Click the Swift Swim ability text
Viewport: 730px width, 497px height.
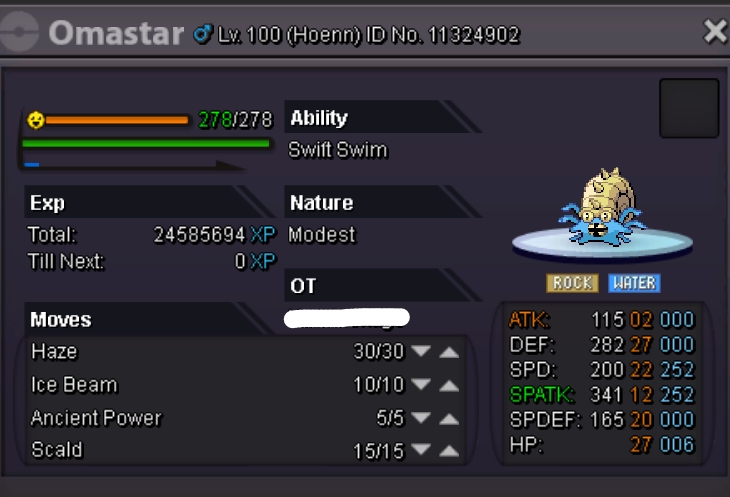coord(337,150)
